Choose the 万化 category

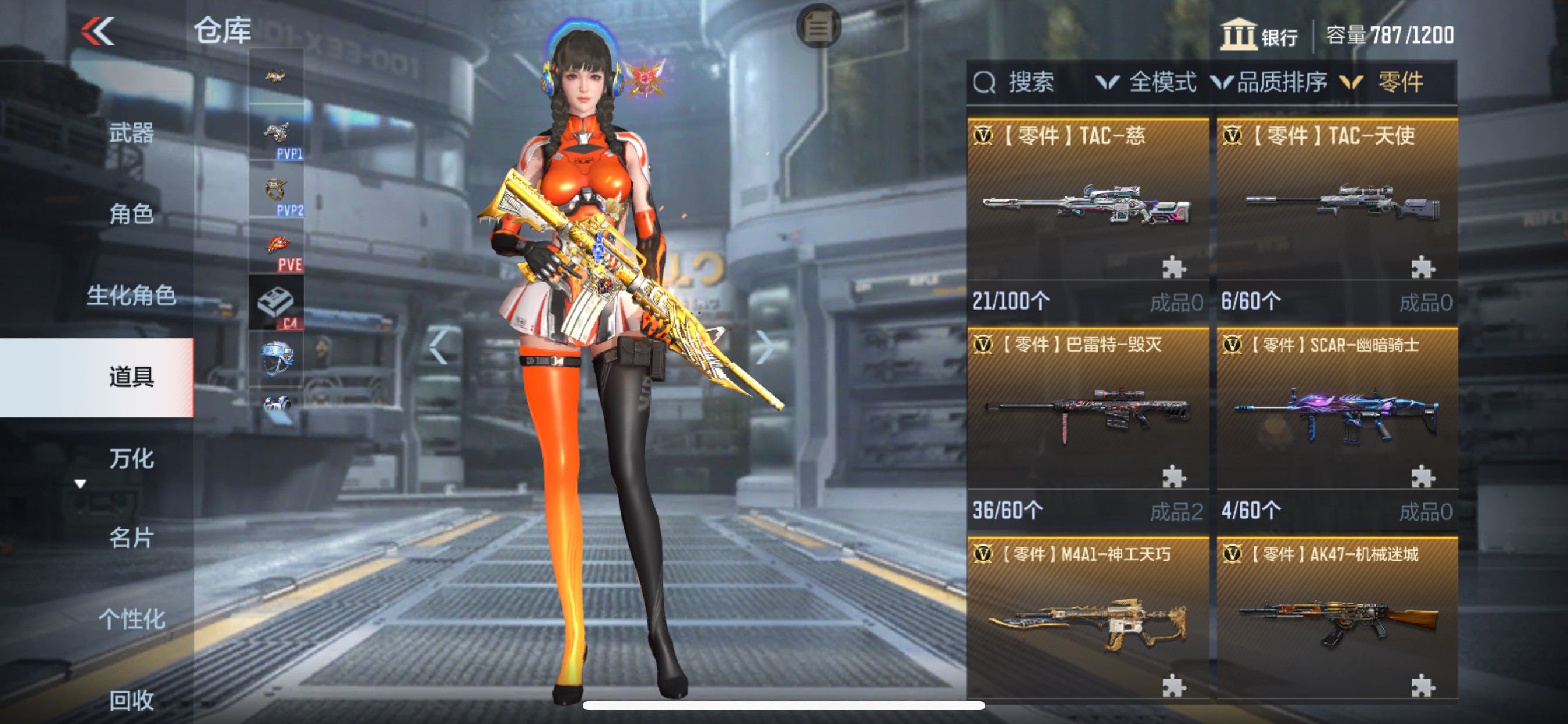(x=131, y=458)
